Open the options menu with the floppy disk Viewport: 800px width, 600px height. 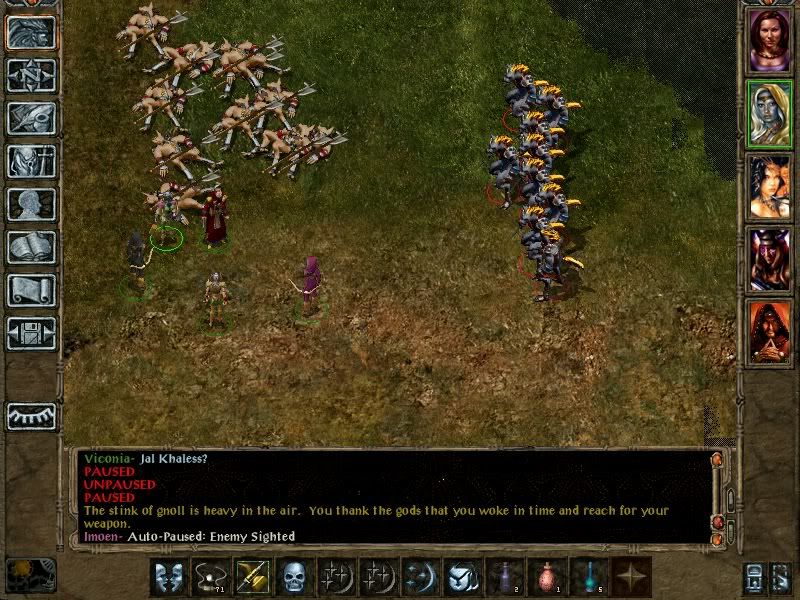tap(31, 333)
